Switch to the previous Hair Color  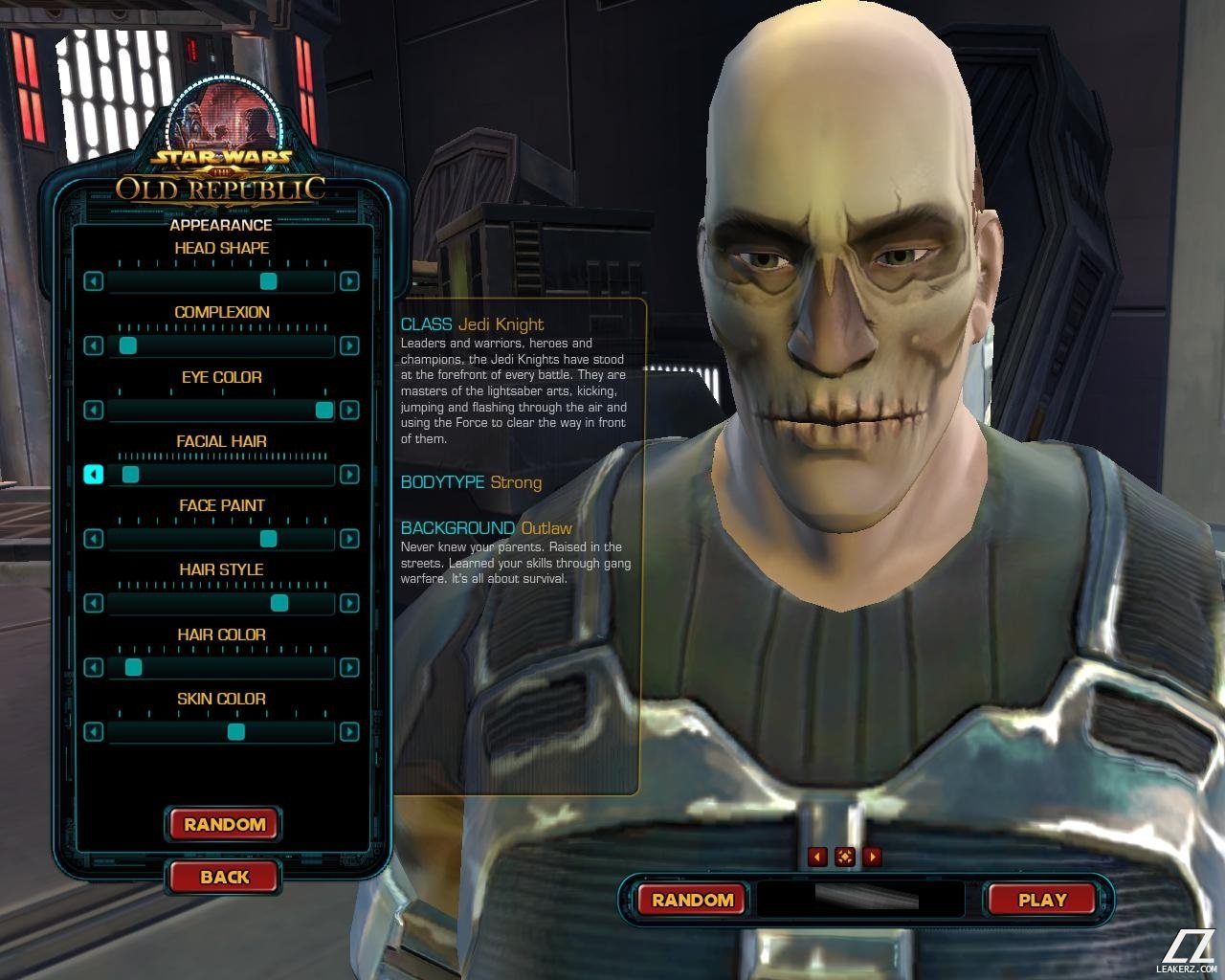tap(93, 668)
